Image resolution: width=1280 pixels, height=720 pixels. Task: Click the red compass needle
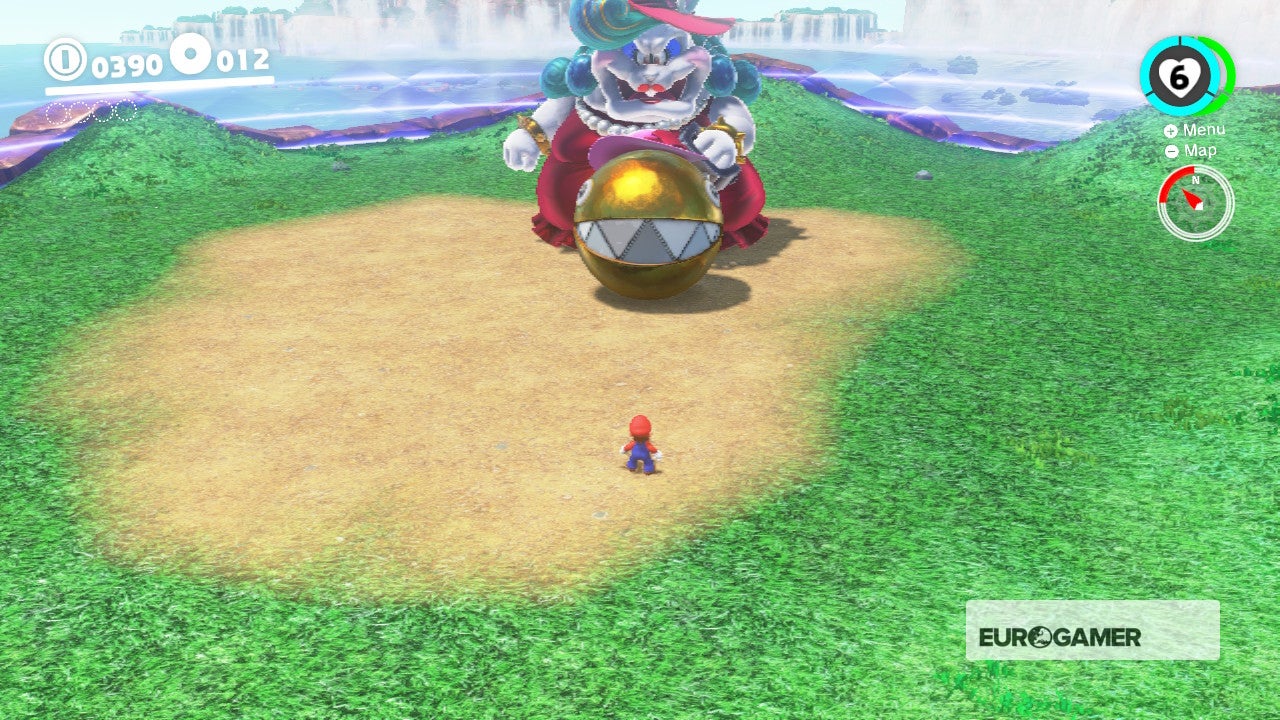[x=1193, y=197]
